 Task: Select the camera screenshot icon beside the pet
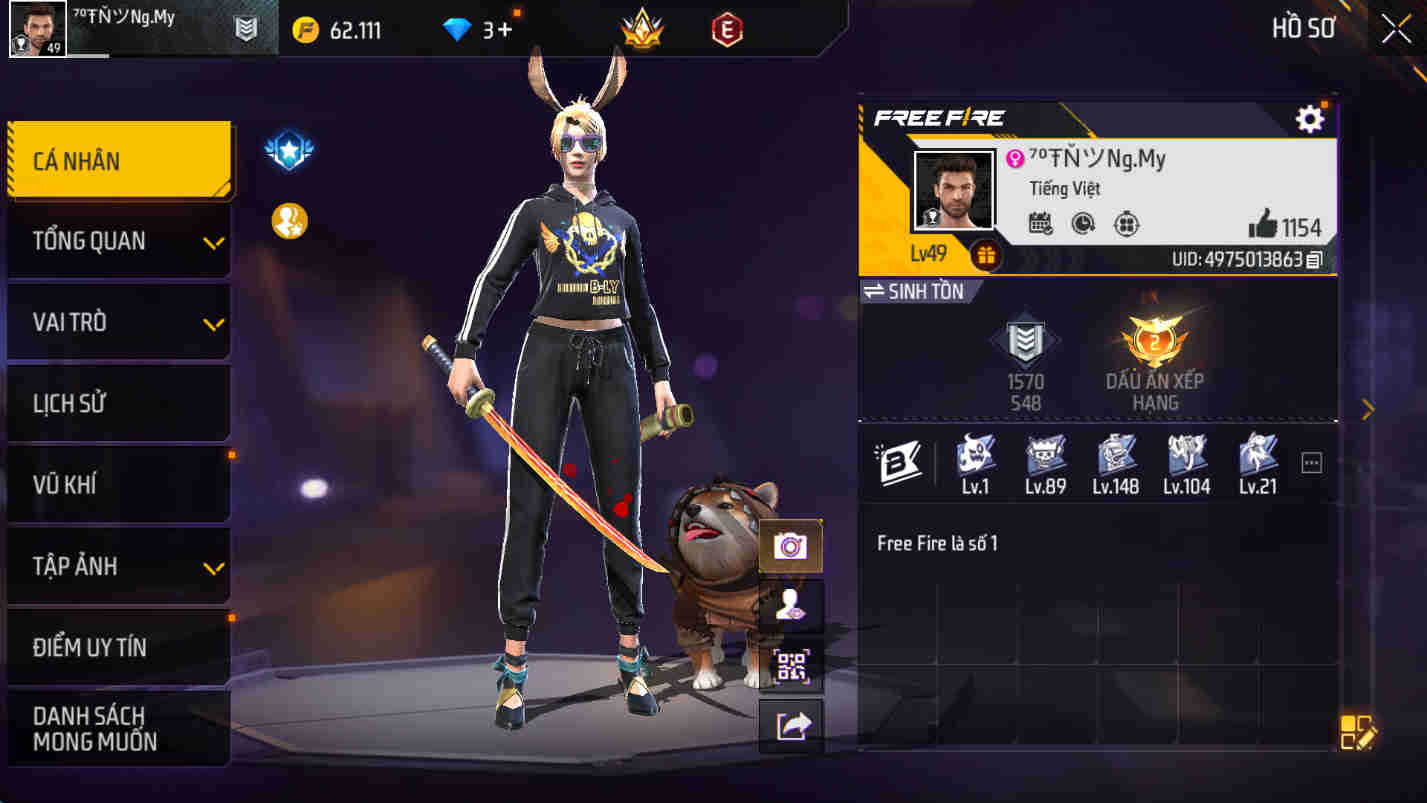pyautogui.click(x=791, y=544)
